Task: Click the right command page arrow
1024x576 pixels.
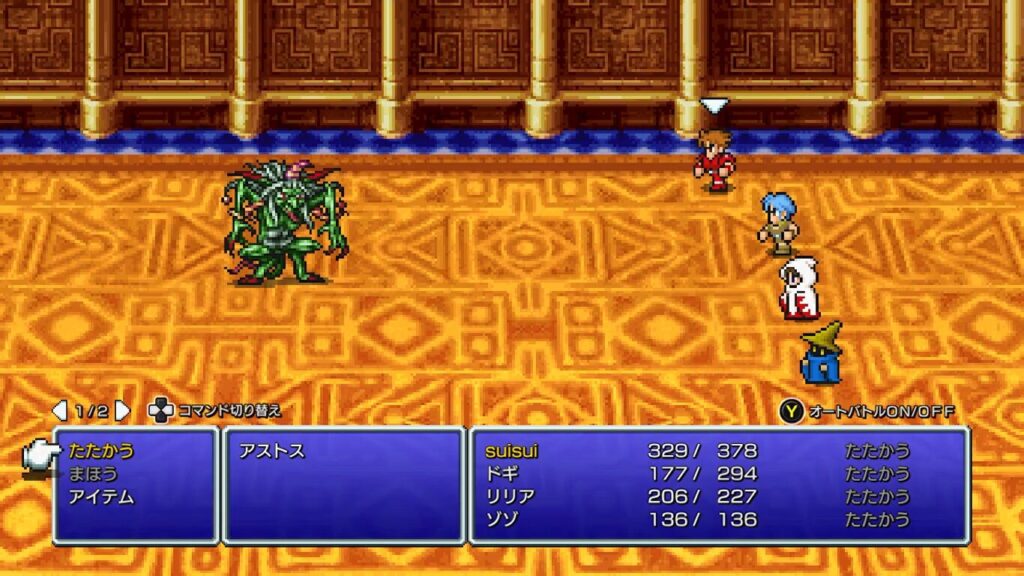Action: click(x=122, y=411)
